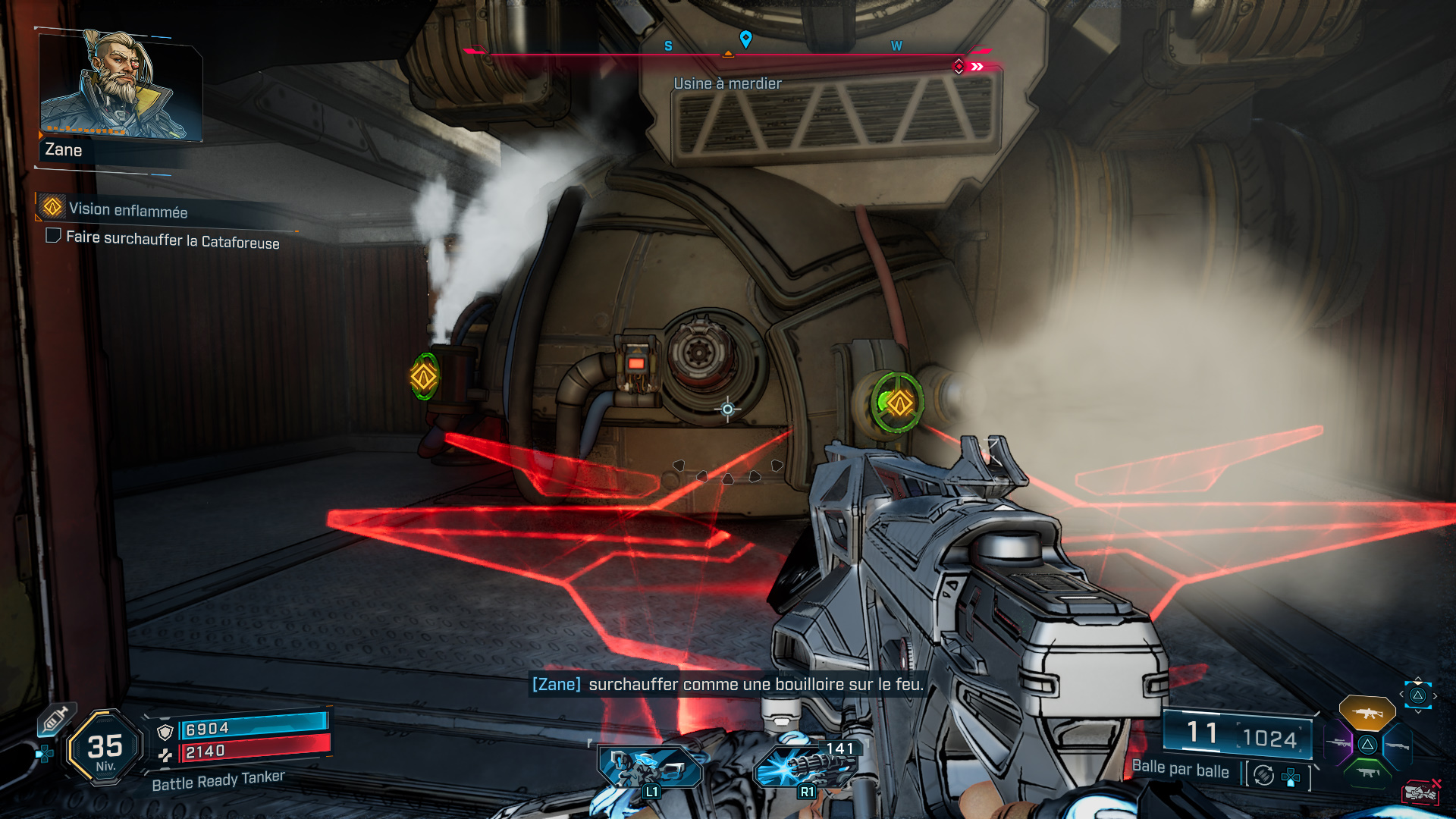Switch to the purple sniper rifle slot
This screenshot has width=1456, height=819.
1338,744
